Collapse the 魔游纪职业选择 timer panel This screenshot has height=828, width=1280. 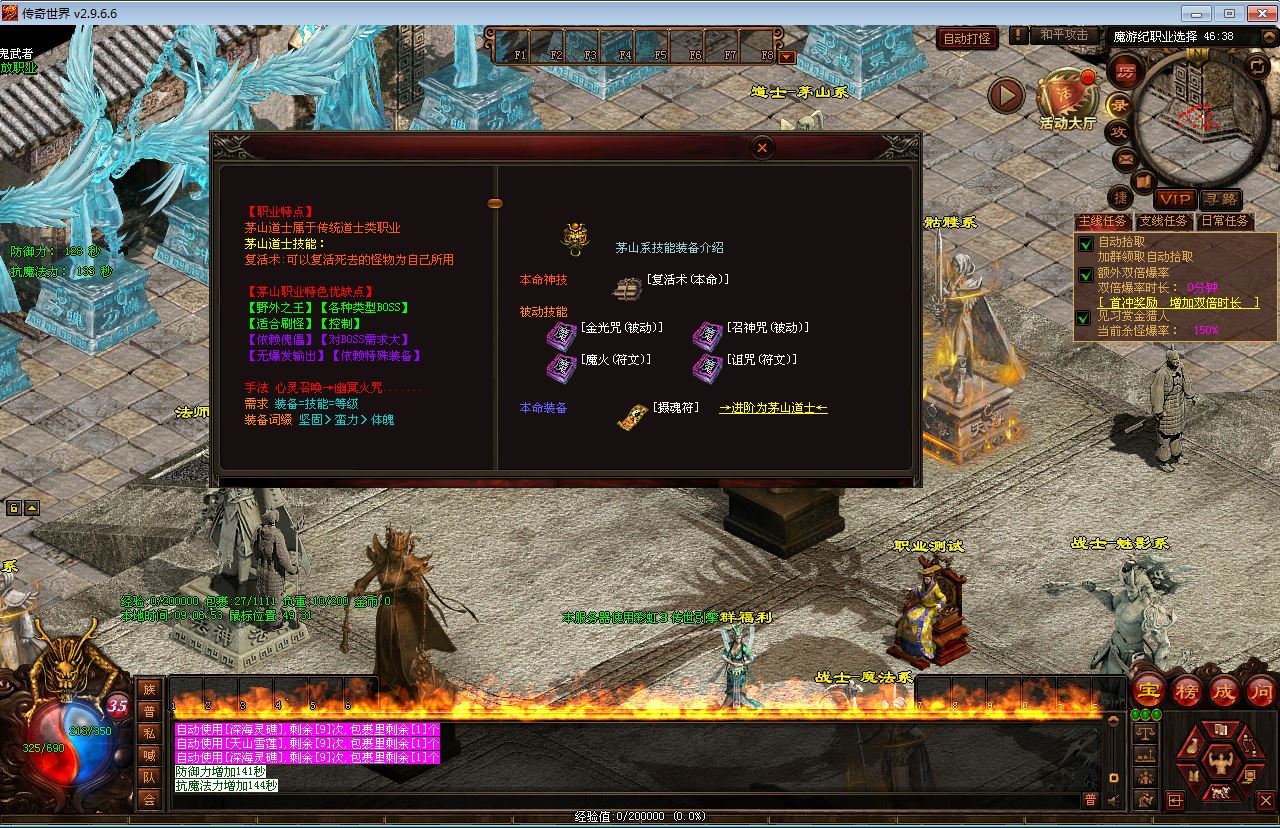[x=1267, y=38]
